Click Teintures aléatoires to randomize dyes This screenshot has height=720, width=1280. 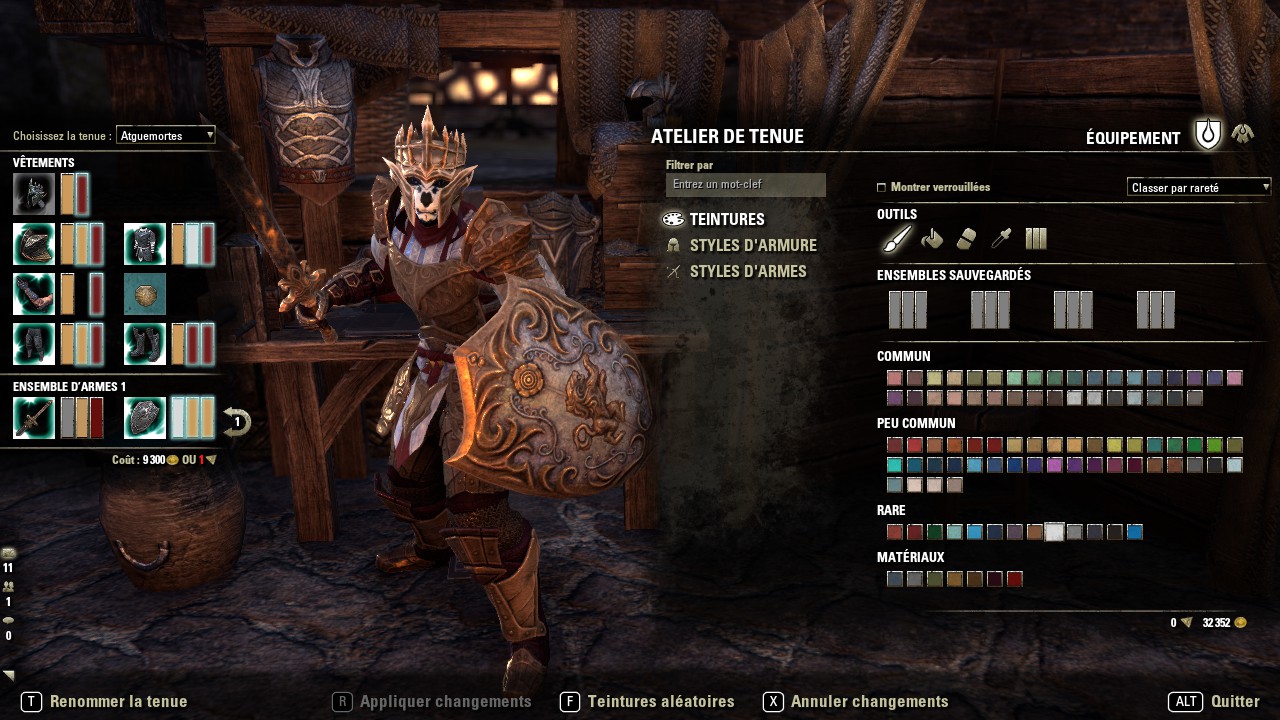click(x=660, y=702)
